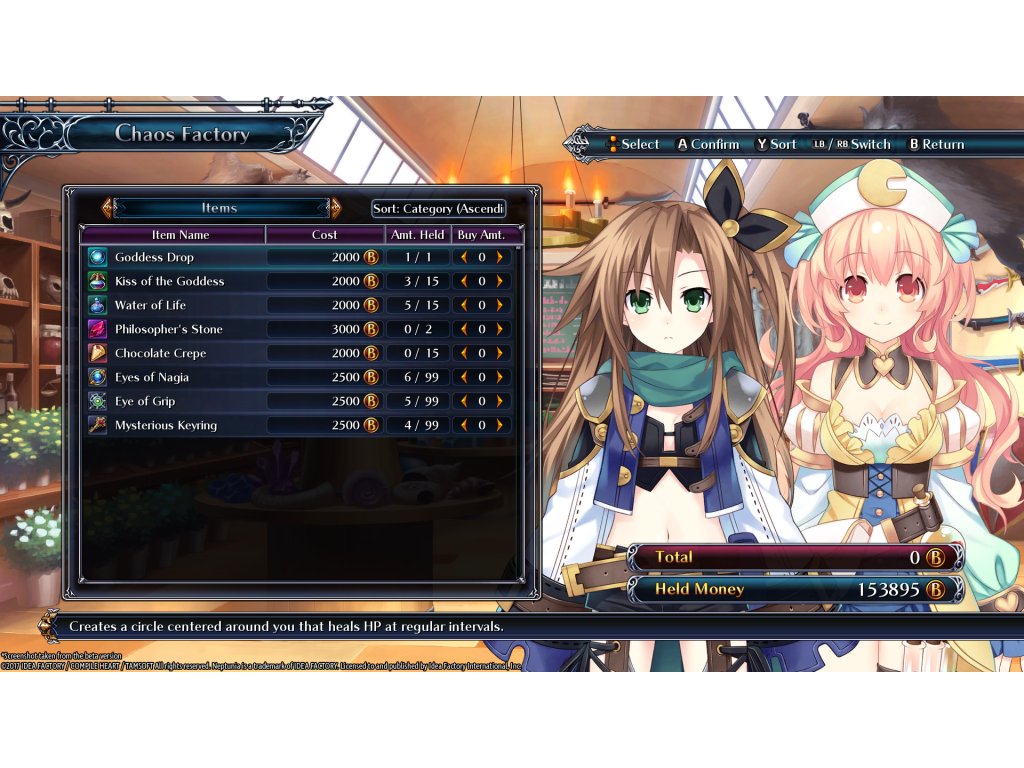1024x768 pixels.
Task: Sort list by the Cost column header
Action: coord(325,235)
